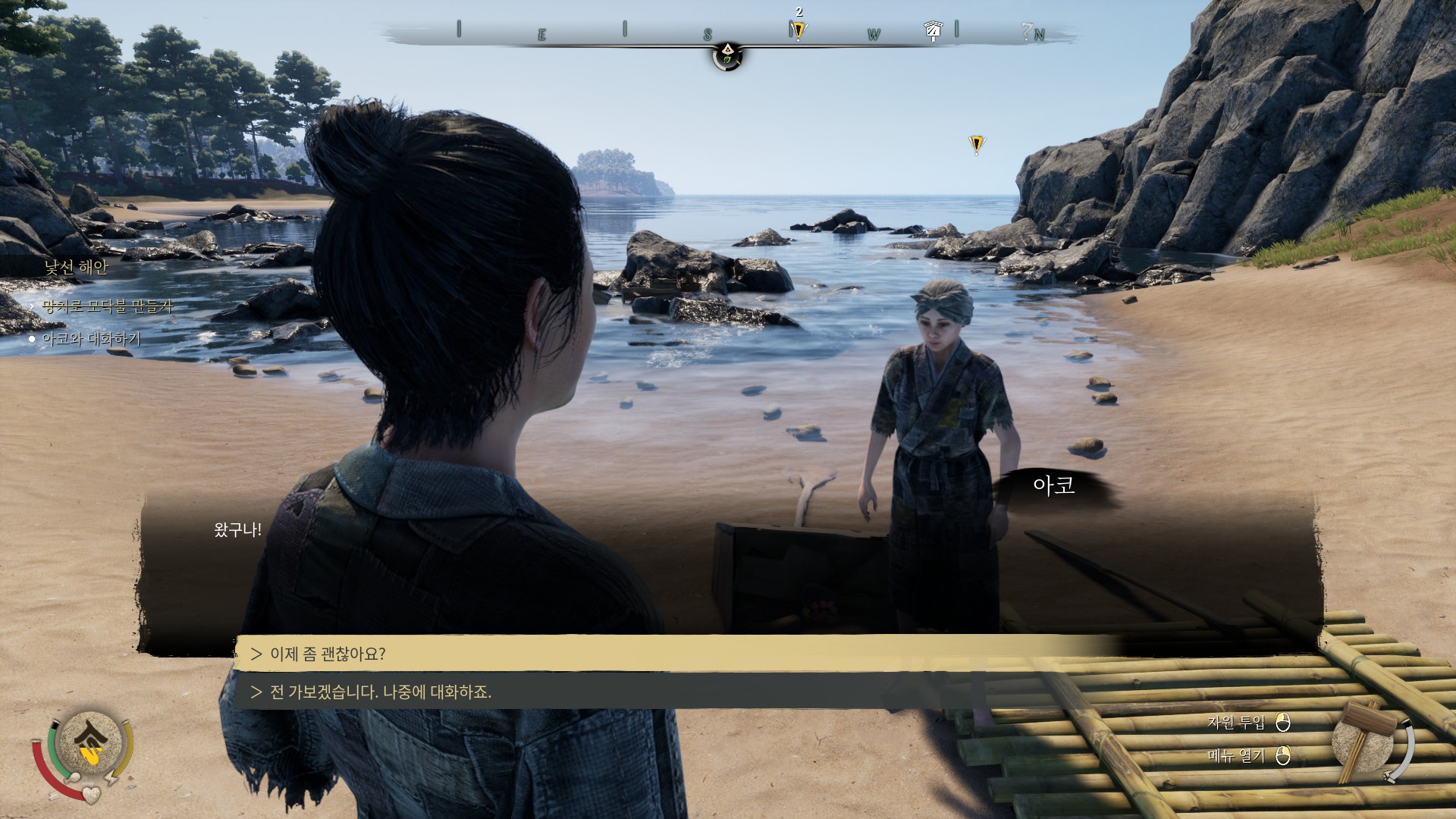1456x819 pixels.
Task: Click the question mark compass marker
Action: (1027, 31)
